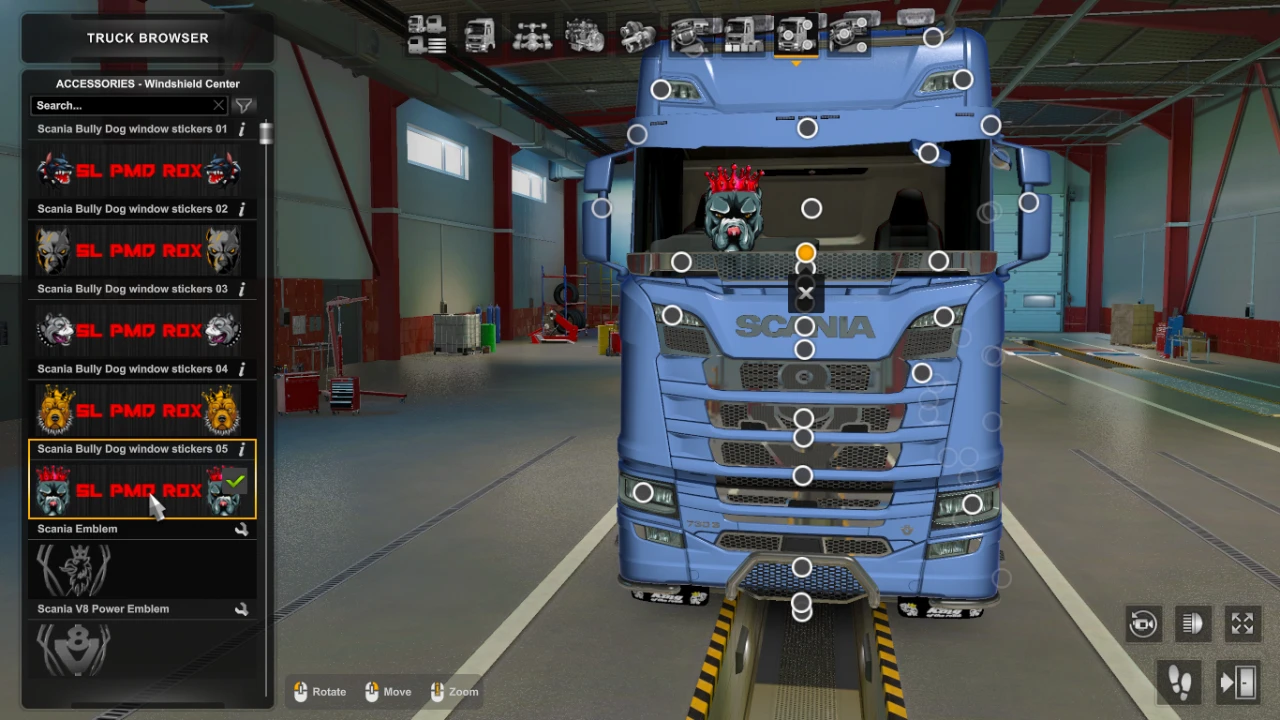1280x720 pixels.
Task: Open adjustment options for the Scania Emblem
Action: [x=241, y=528]
